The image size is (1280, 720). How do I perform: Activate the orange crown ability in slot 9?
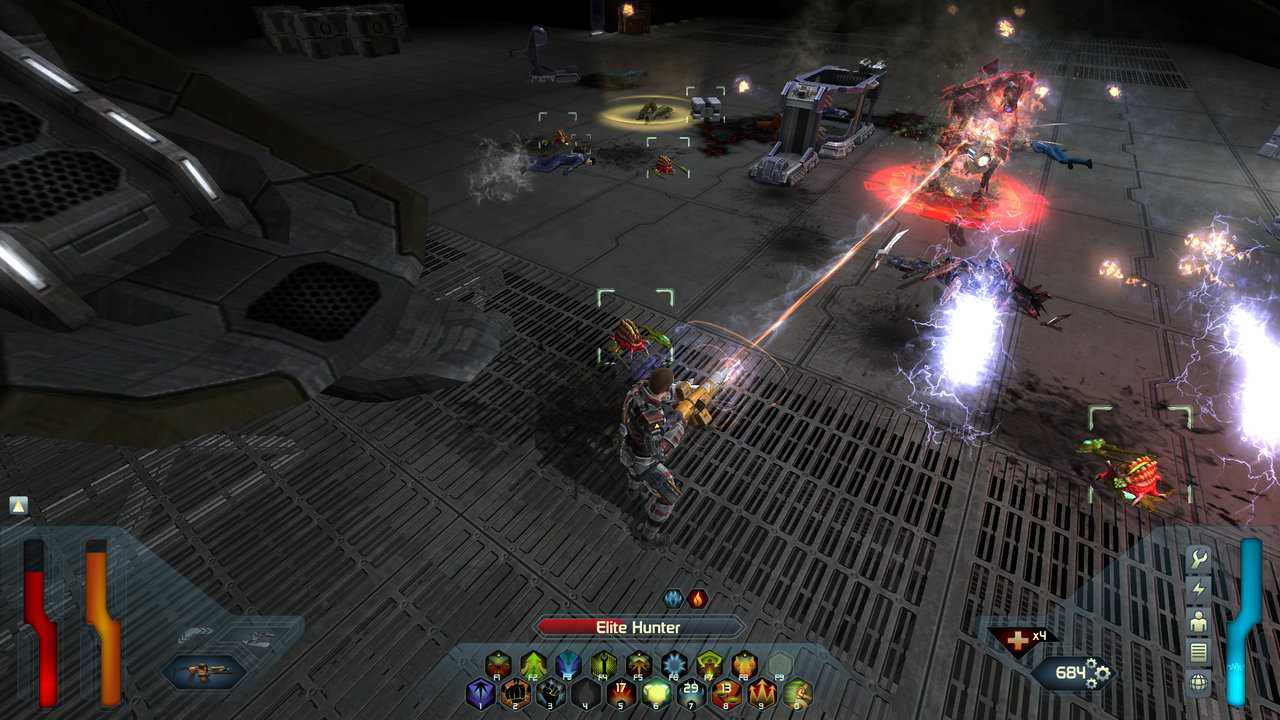click(761, 692)
